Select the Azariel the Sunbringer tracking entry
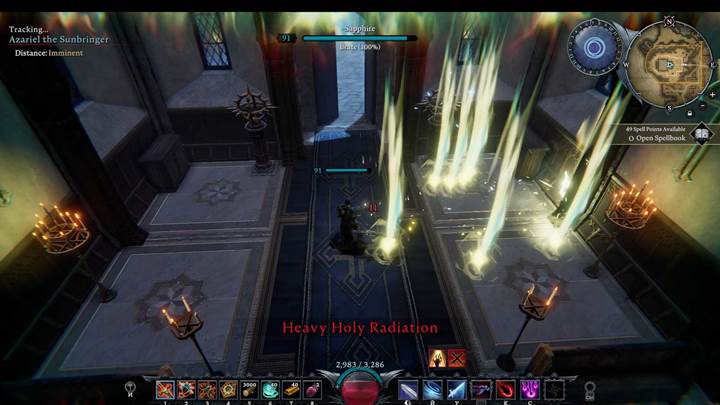 pyautogui.click(x=60, y=39)
